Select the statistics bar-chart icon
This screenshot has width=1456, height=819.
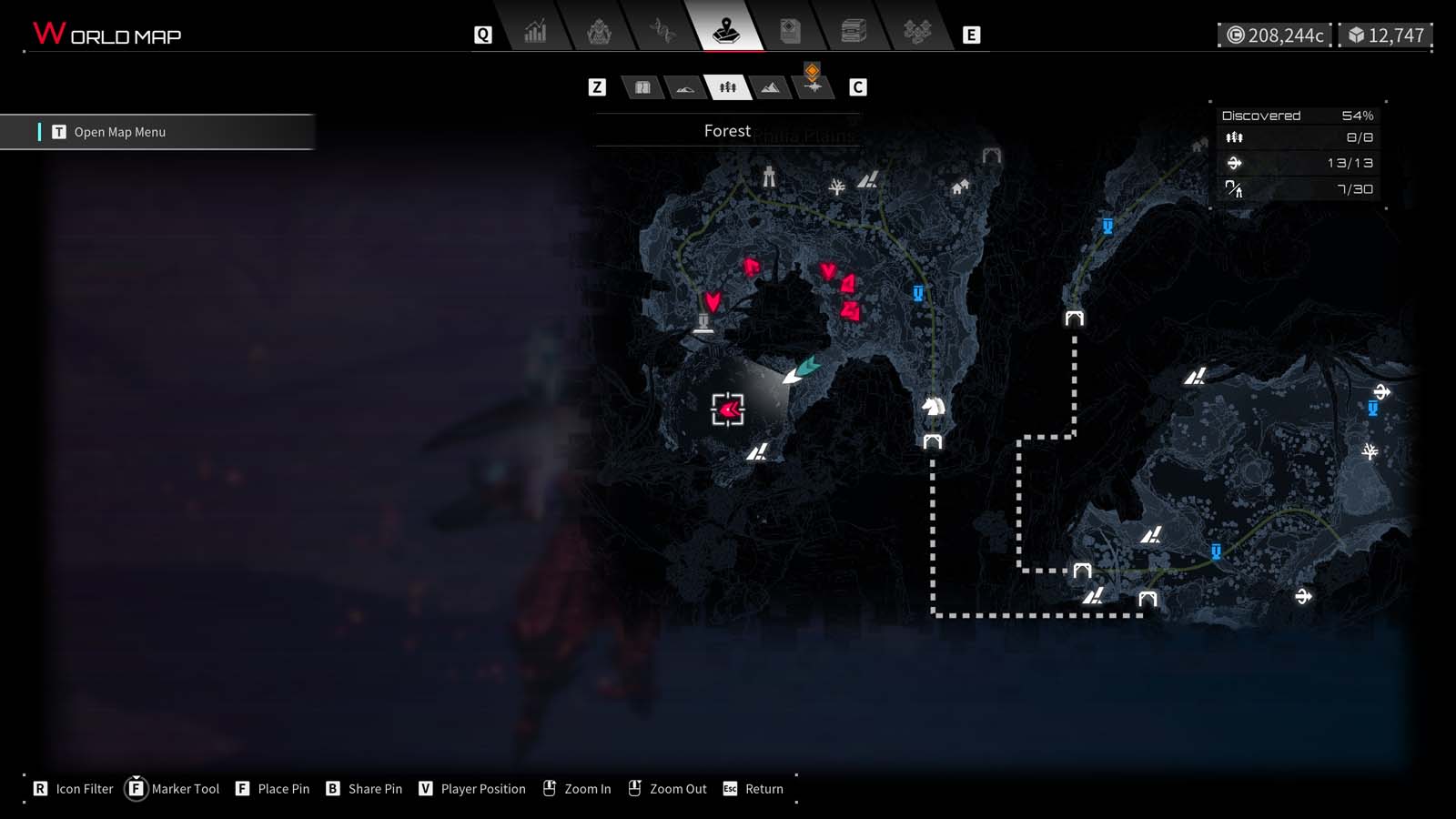(534, 30)
